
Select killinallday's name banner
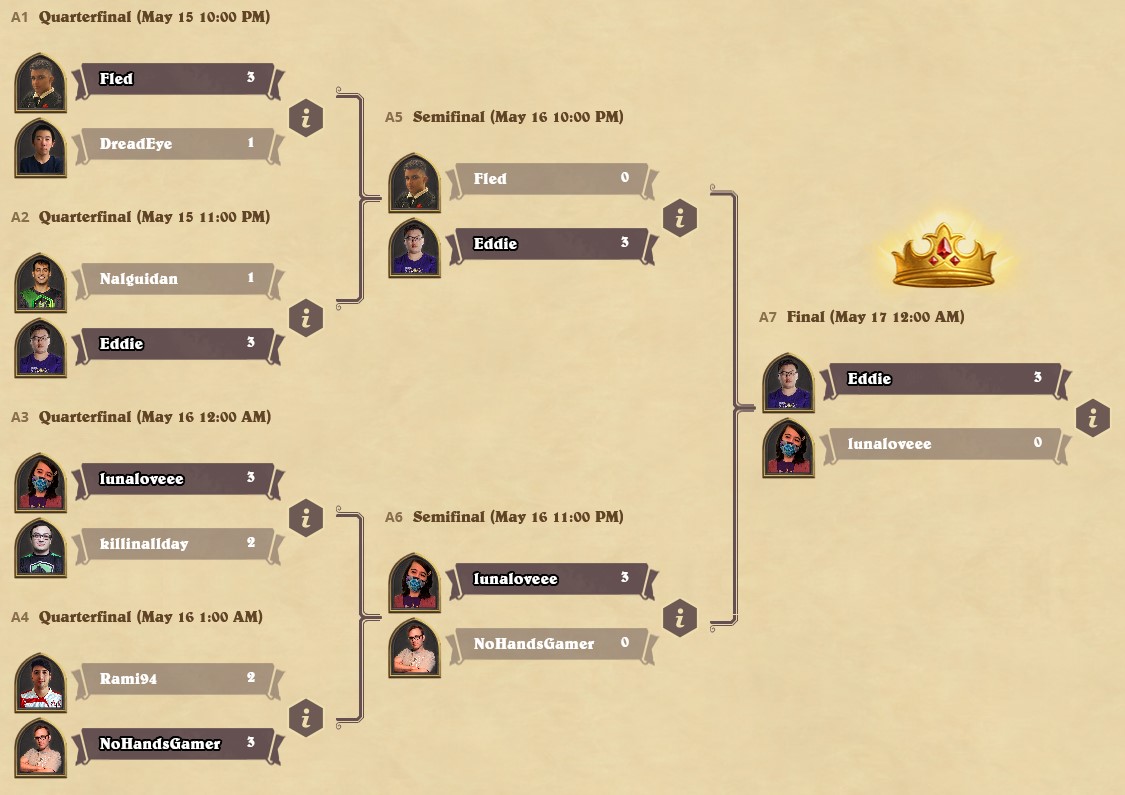click(176, 544)
